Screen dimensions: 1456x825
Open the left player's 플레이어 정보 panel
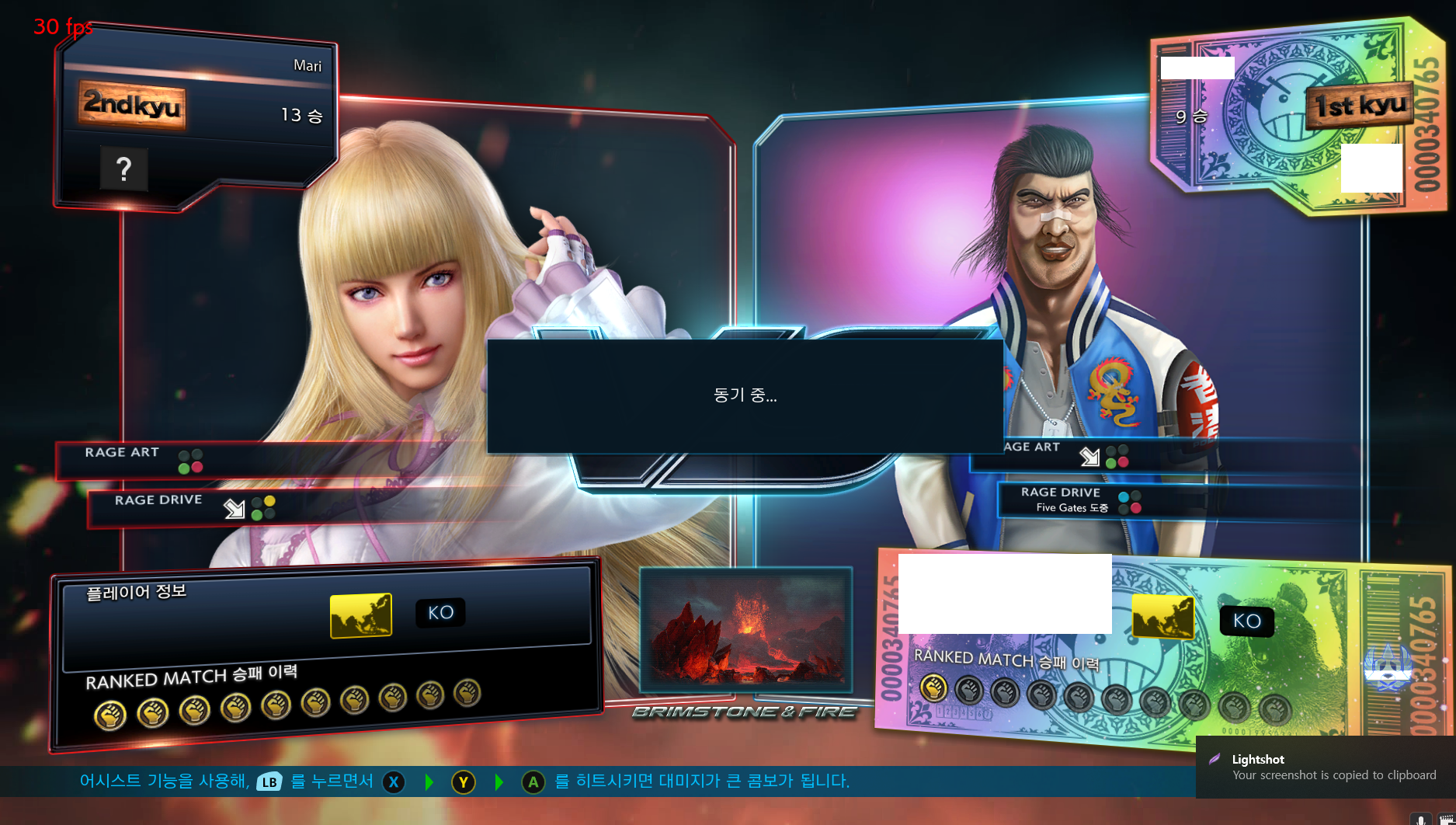[x=136, y=592]
